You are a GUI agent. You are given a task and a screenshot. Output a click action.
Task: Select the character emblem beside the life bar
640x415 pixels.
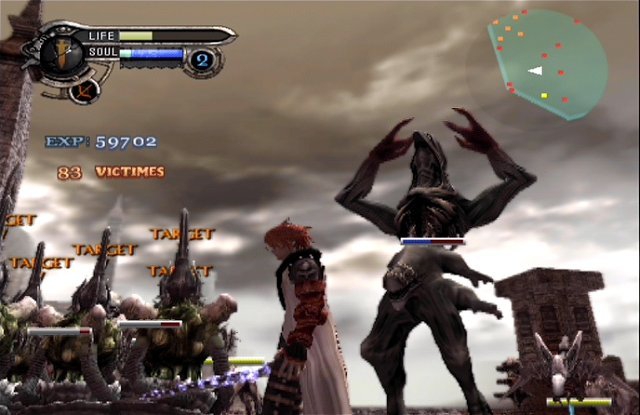(63, 50)
